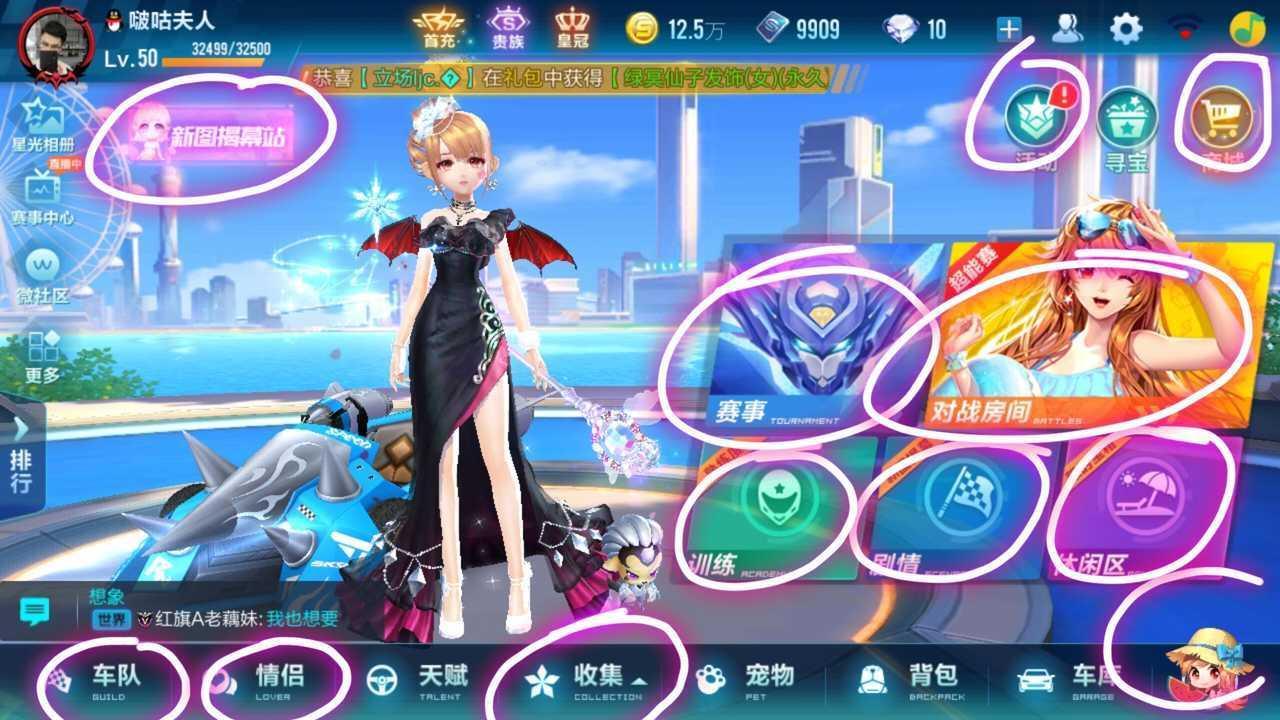
Task: Toggle the chat panel speech bubble
Action: pyautogui.click(x=35, y=607)
